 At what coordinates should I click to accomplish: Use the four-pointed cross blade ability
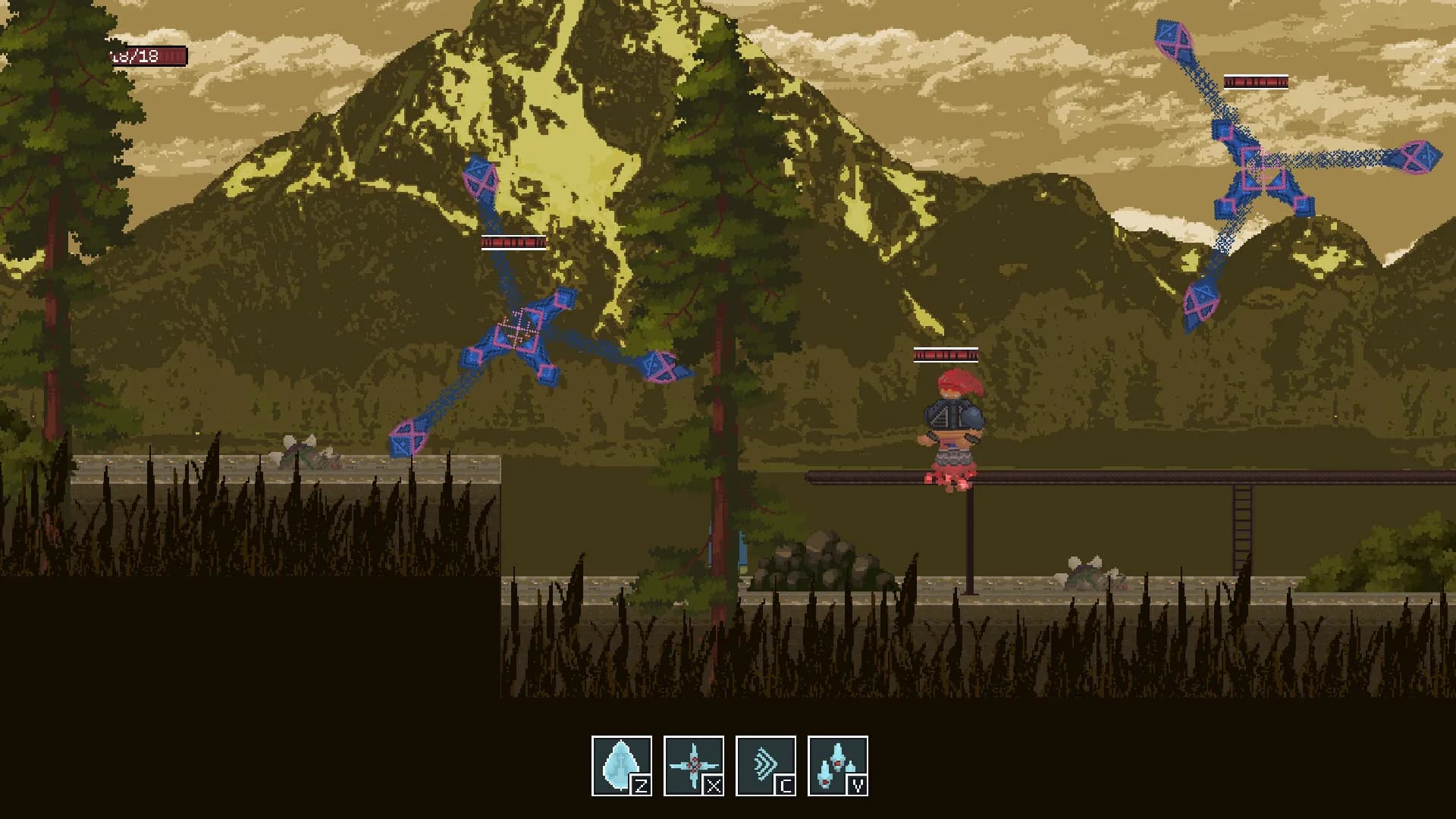tap(693, 765)
